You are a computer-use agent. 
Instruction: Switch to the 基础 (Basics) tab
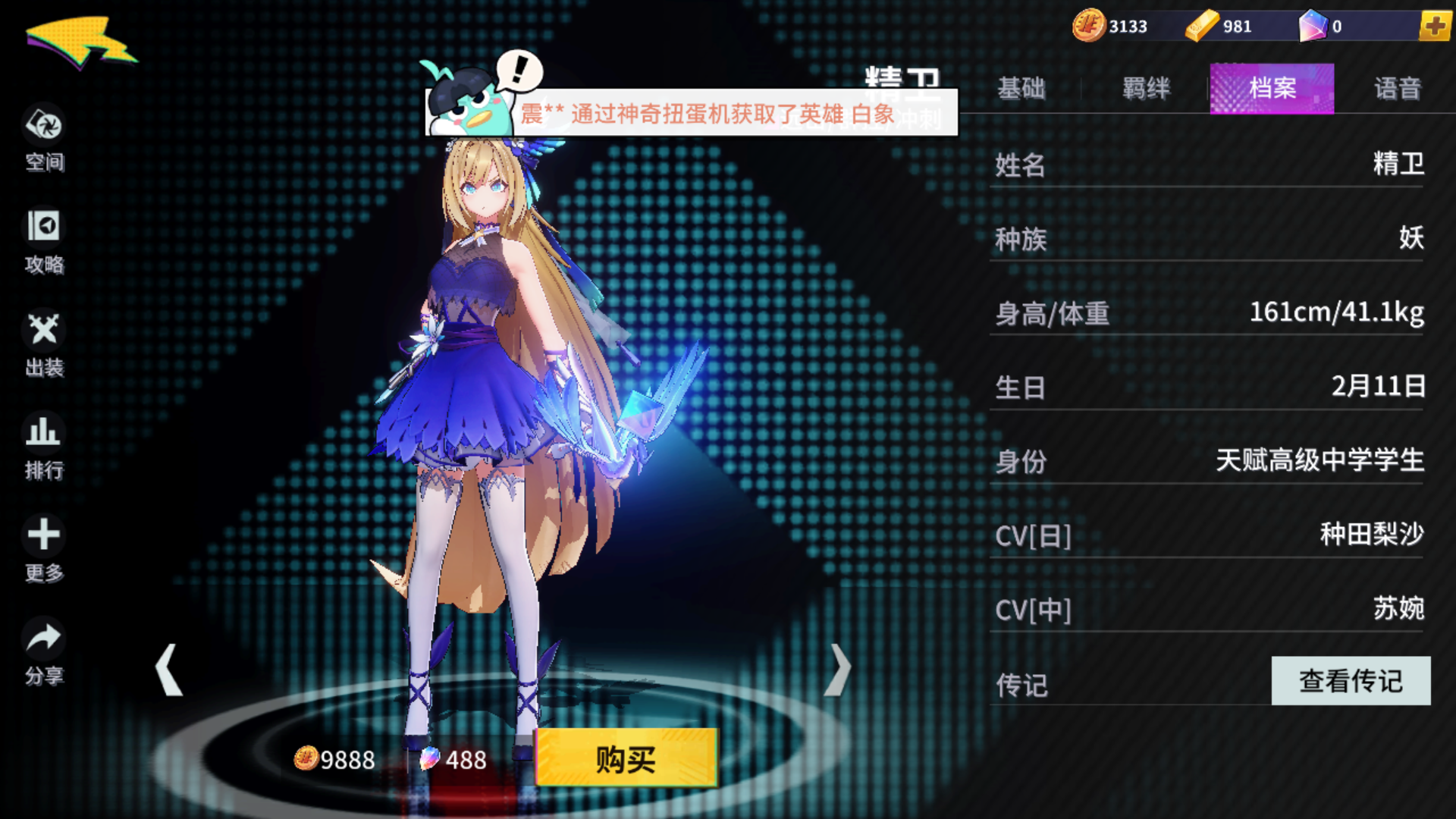click(x=1023, y=89)
